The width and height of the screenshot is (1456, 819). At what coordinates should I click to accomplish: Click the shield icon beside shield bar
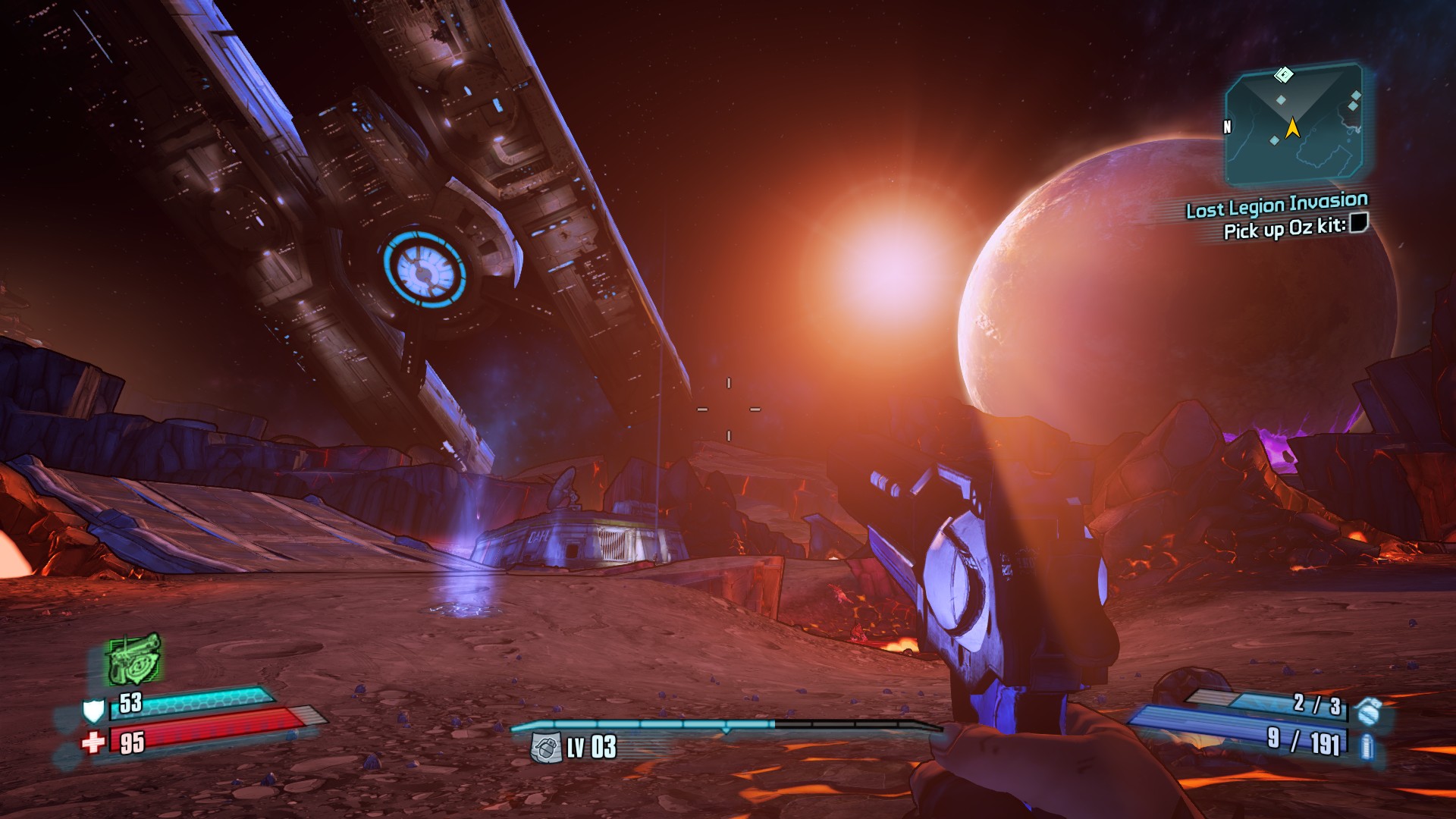pos(93,711)
